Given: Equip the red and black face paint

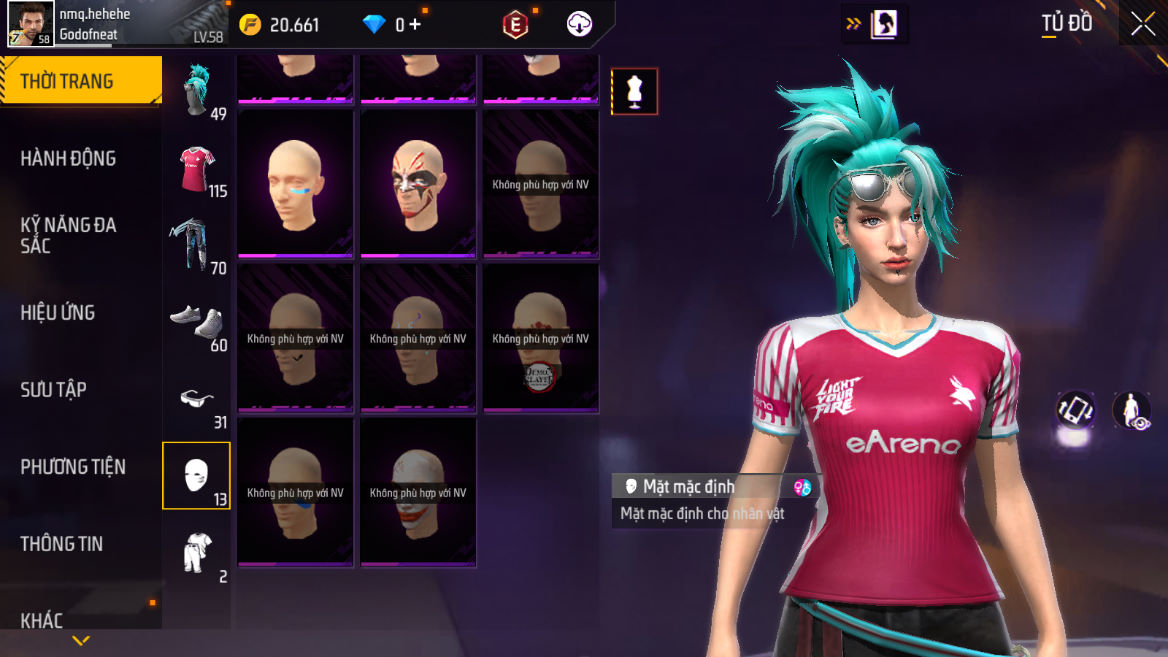Looking at the screenshot, I should 418,183.
